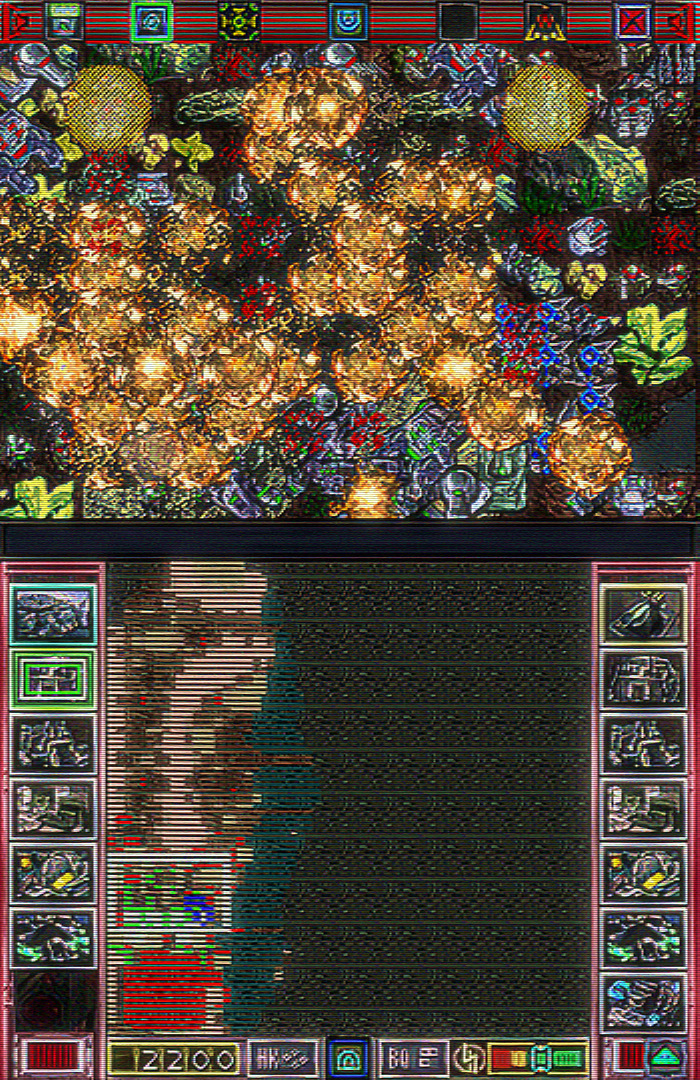This screenshot has height=1080, width=700.
Task: Select the cannon turret build icon
Action: click(x=645, y=614)
